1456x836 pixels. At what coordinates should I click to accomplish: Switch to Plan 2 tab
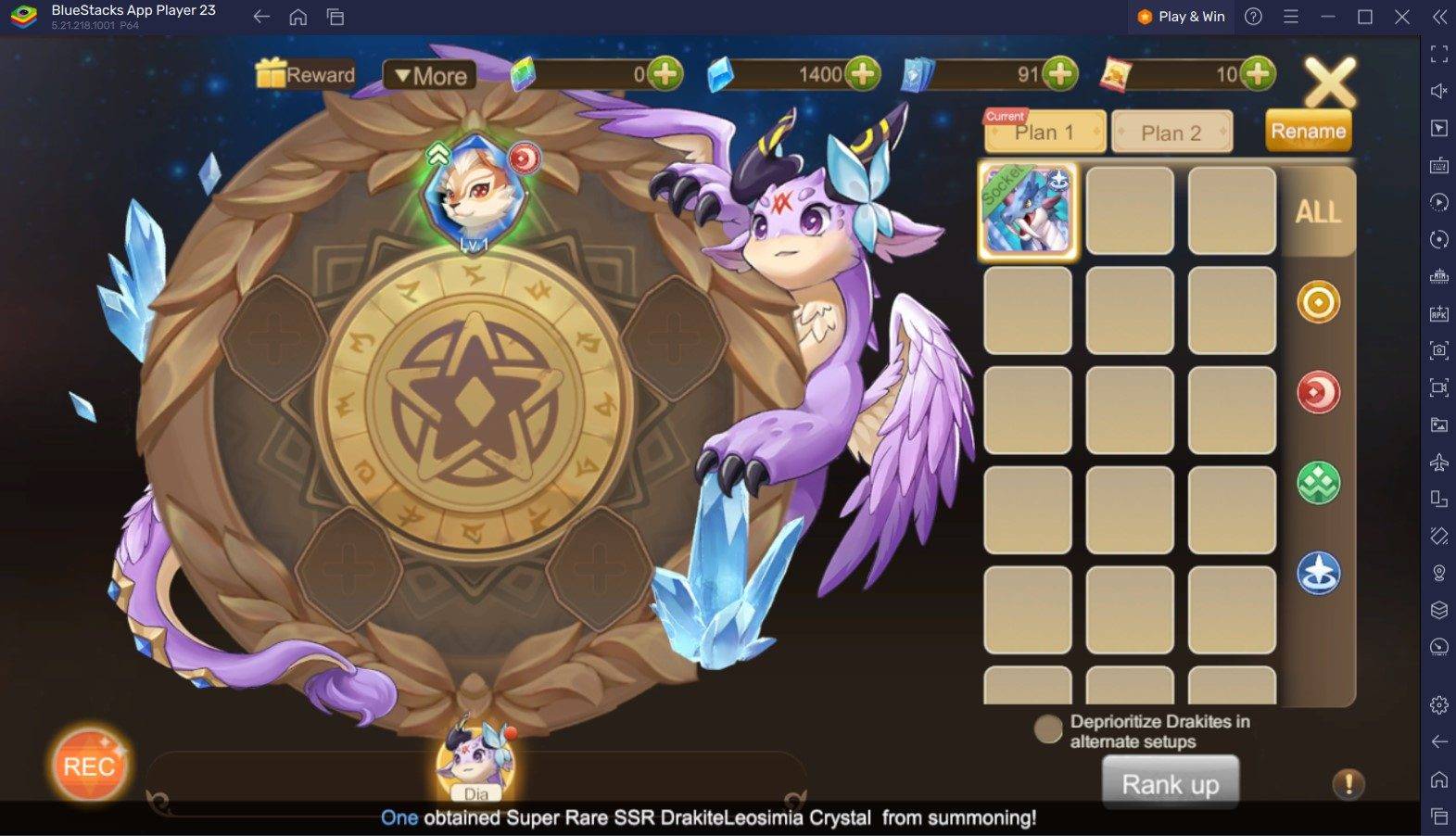pyautogui.click(x=1172, y=132)
